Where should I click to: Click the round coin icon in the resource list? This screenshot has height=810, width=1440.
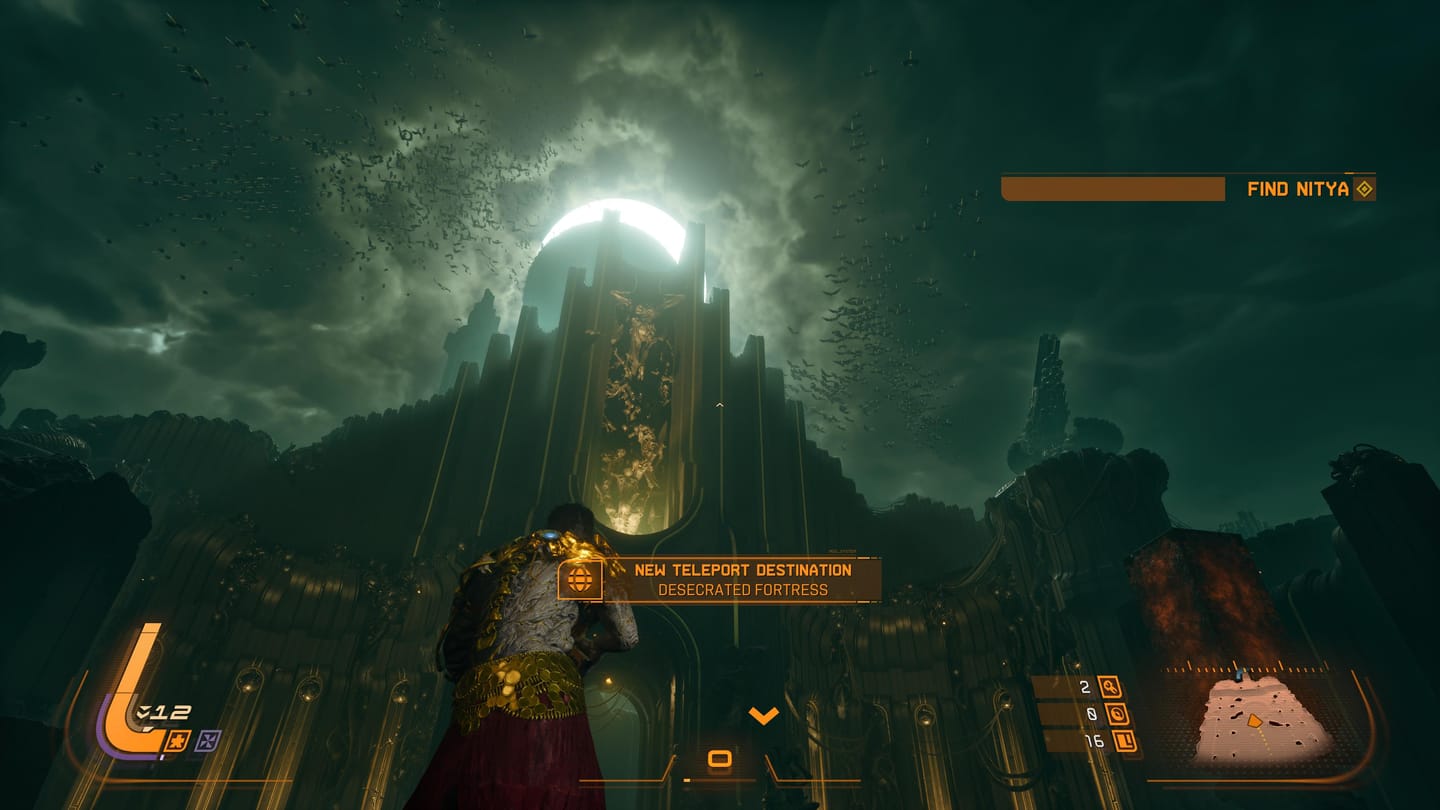[1116, 714]
